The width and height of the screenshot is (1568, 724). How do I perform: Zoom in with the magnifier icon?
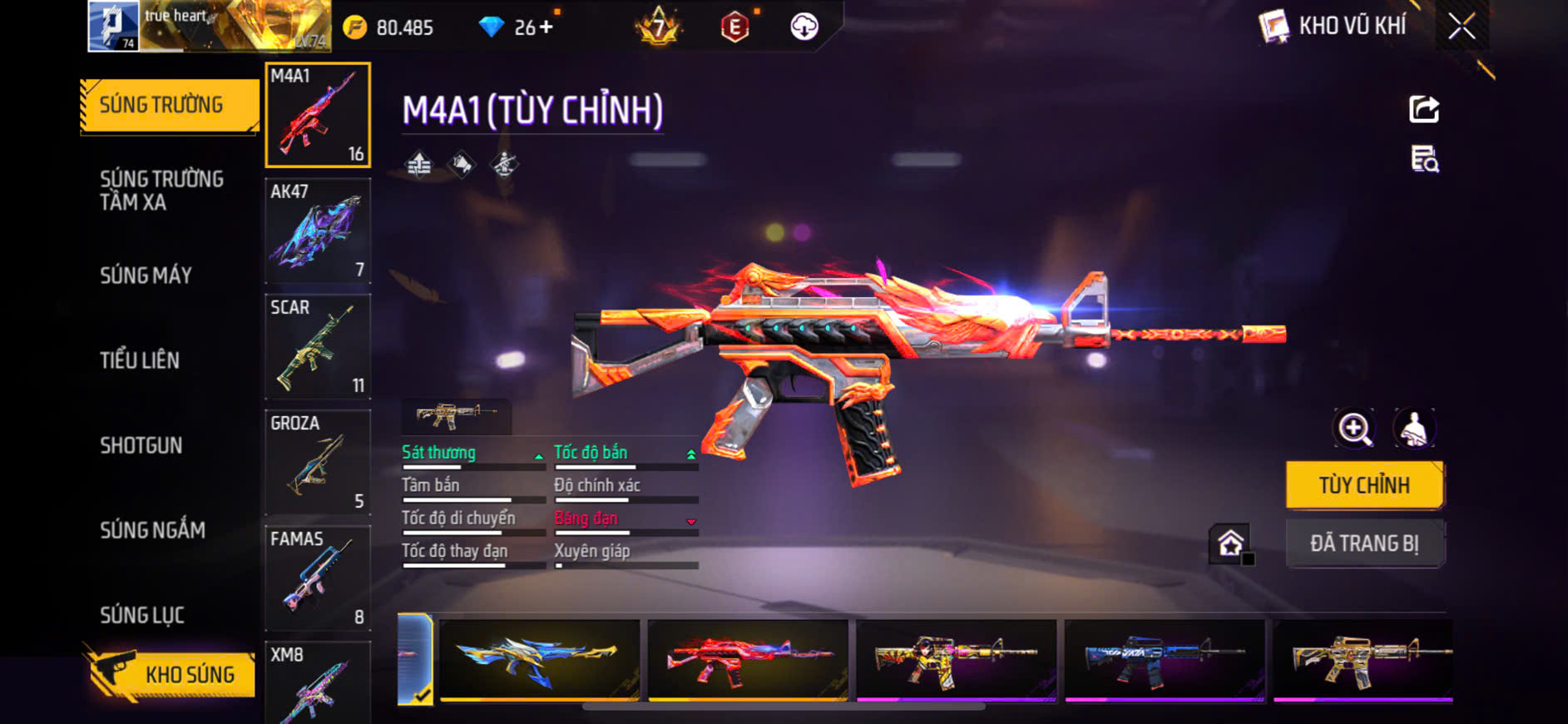(x=1354, y=429)
